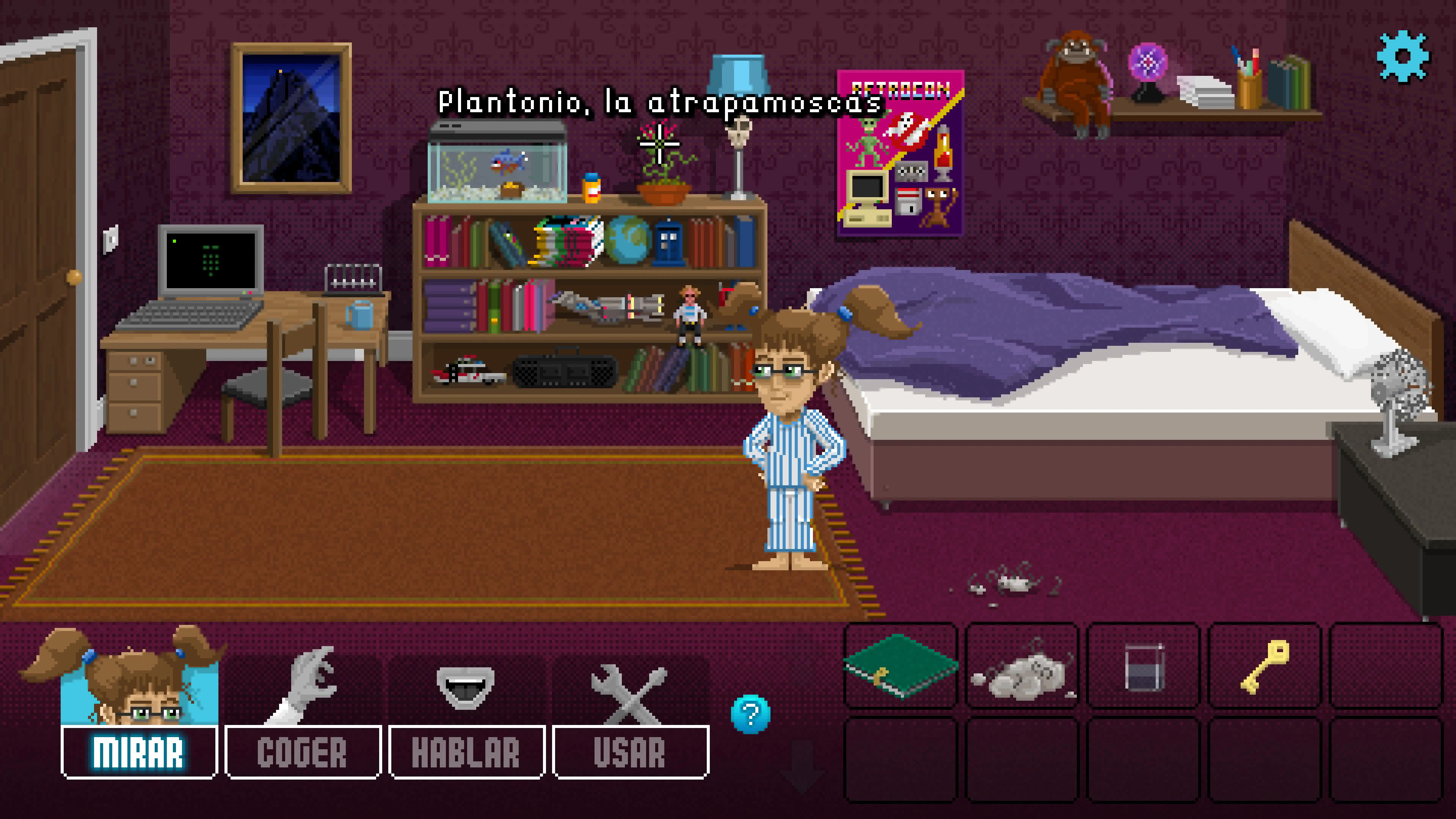
Task: Open the settings gear menu
Action: pos(1403,56)
